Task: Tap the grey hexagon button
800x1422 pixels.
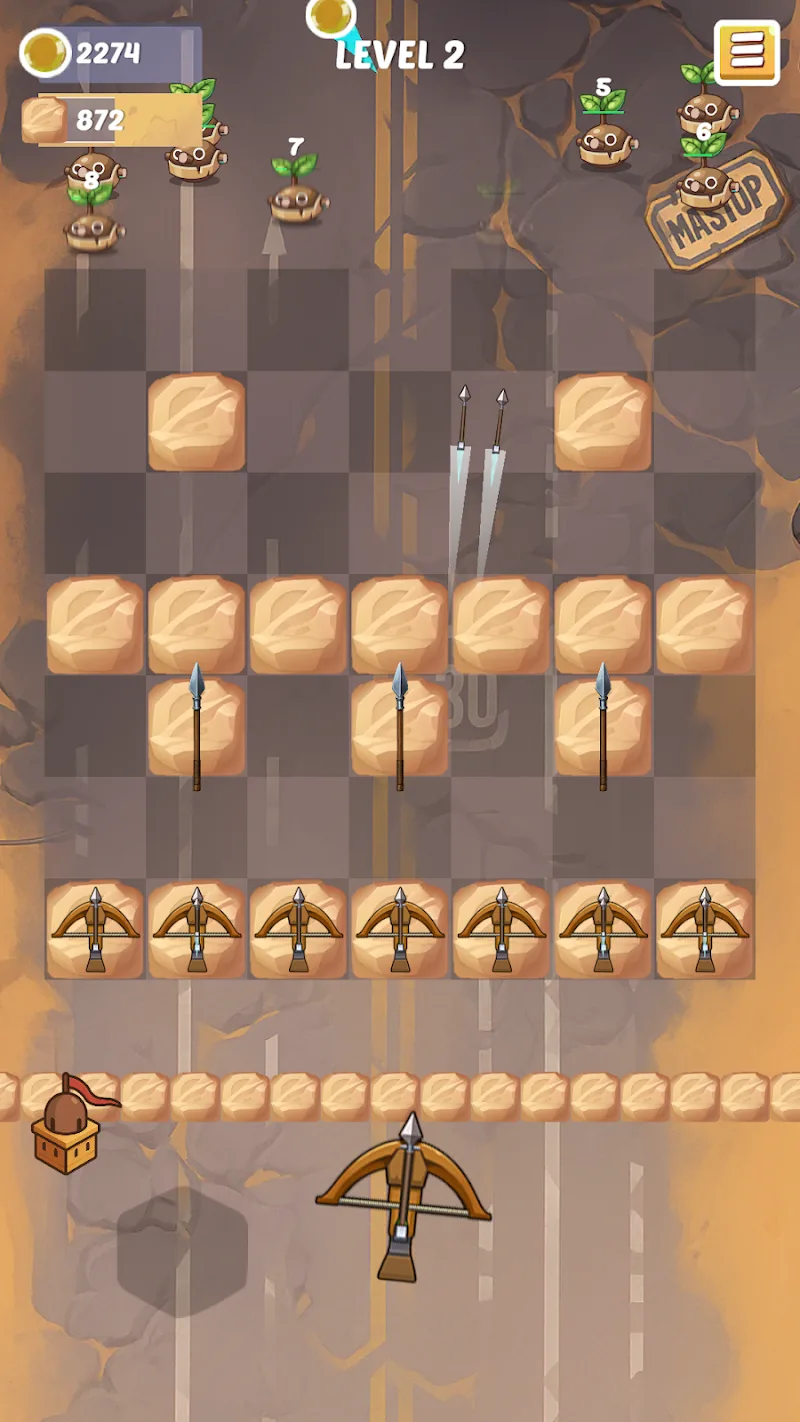Action: [182, 1250]
